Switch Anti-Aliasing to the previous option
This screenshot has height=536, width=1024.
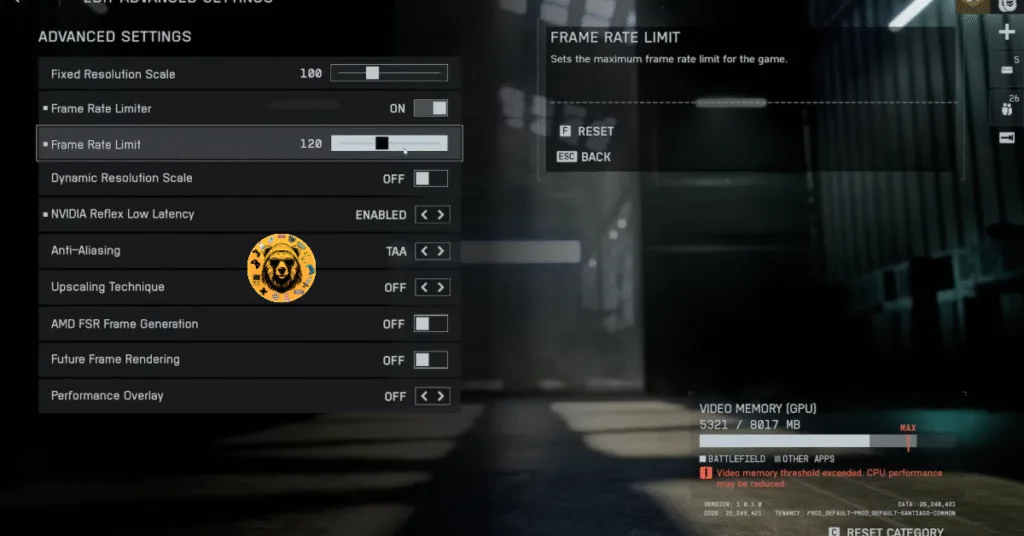[423, 251]
